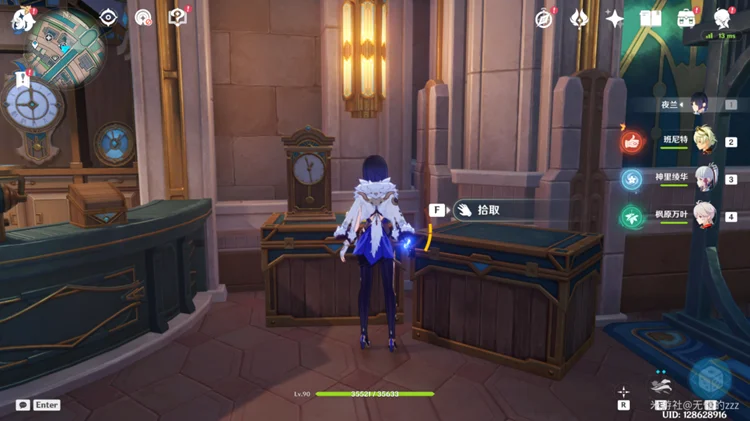Open the winged battle pass icon

click(x=579, y=18)
